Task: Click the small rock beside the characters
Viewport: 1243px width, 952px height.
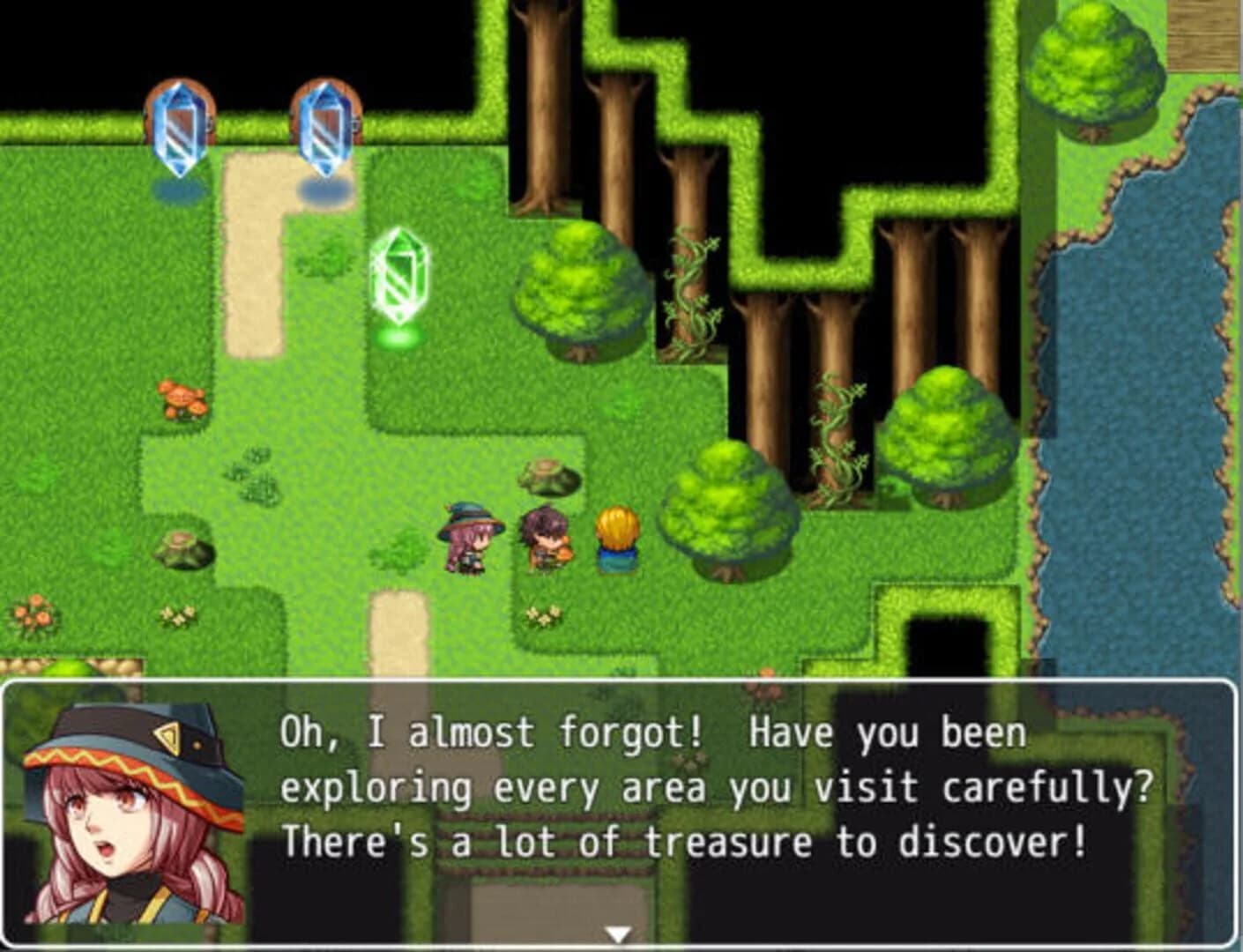Action: tap(540, 476)
